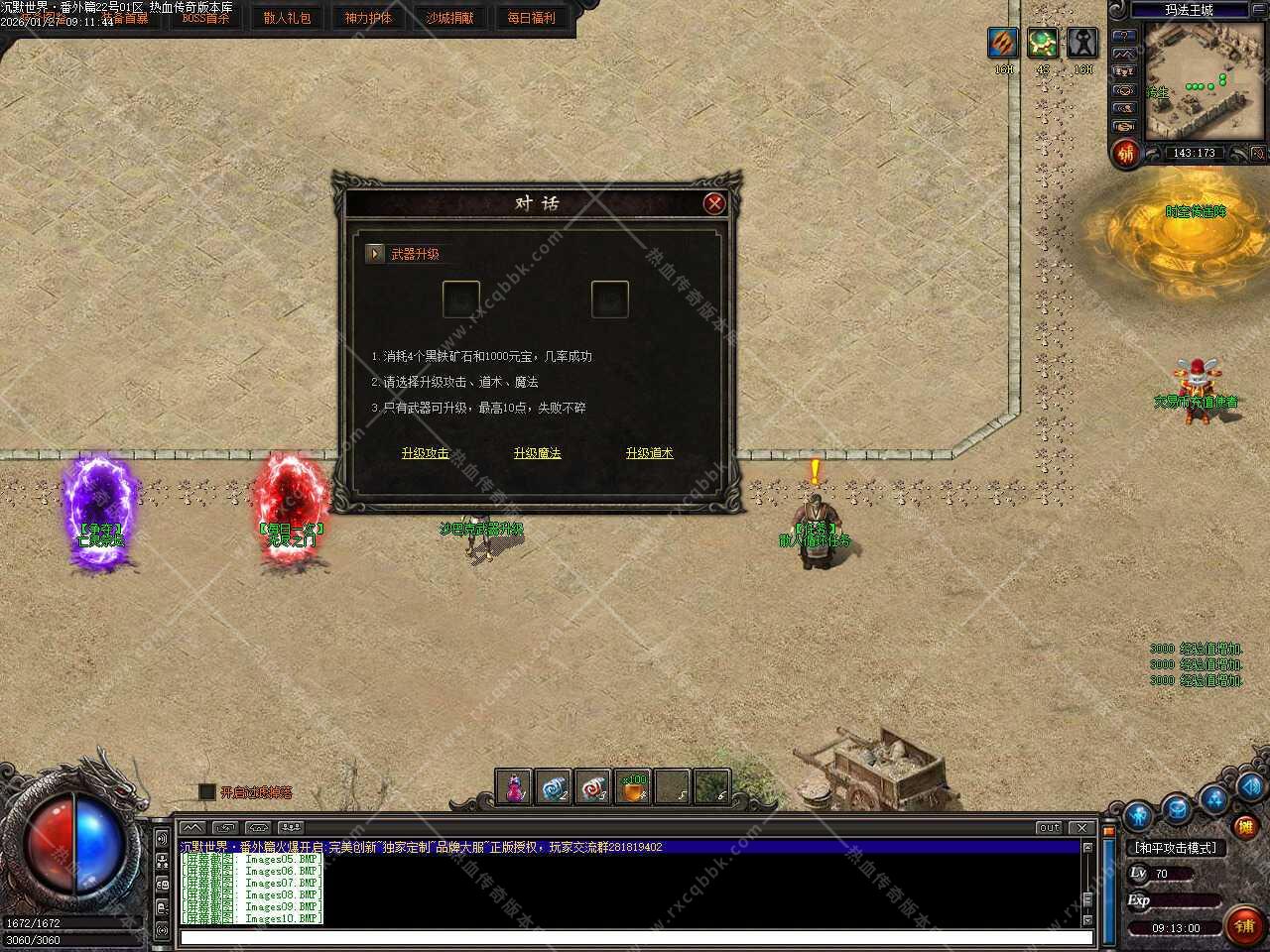Click the handshake button beside the minimap

click(x=1124, y=127)
